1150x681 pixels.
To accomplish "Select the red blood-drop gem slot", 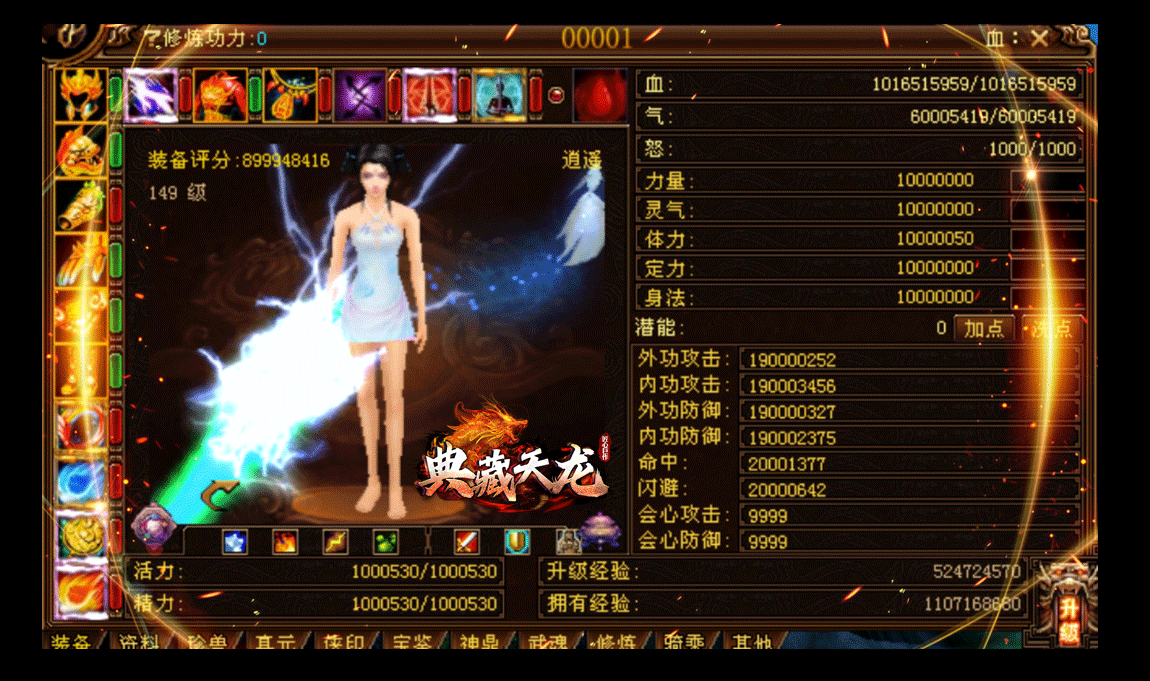I will (x=599, y=95).
